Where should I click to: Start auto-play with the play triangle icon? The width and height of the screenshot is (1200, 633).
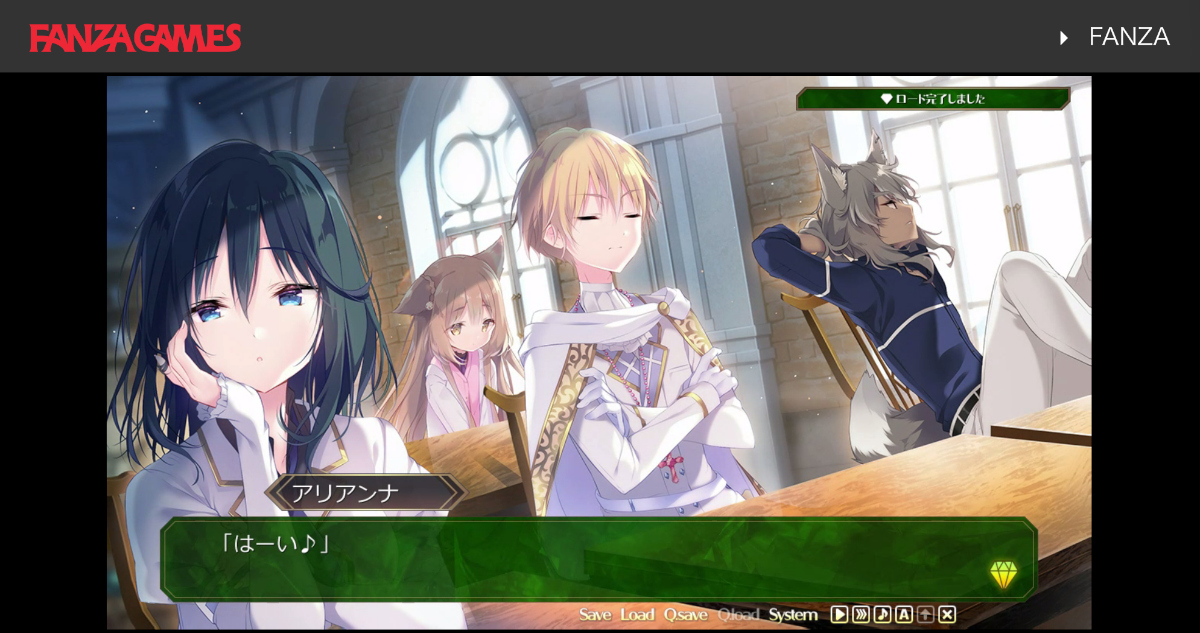coord(840,615)
